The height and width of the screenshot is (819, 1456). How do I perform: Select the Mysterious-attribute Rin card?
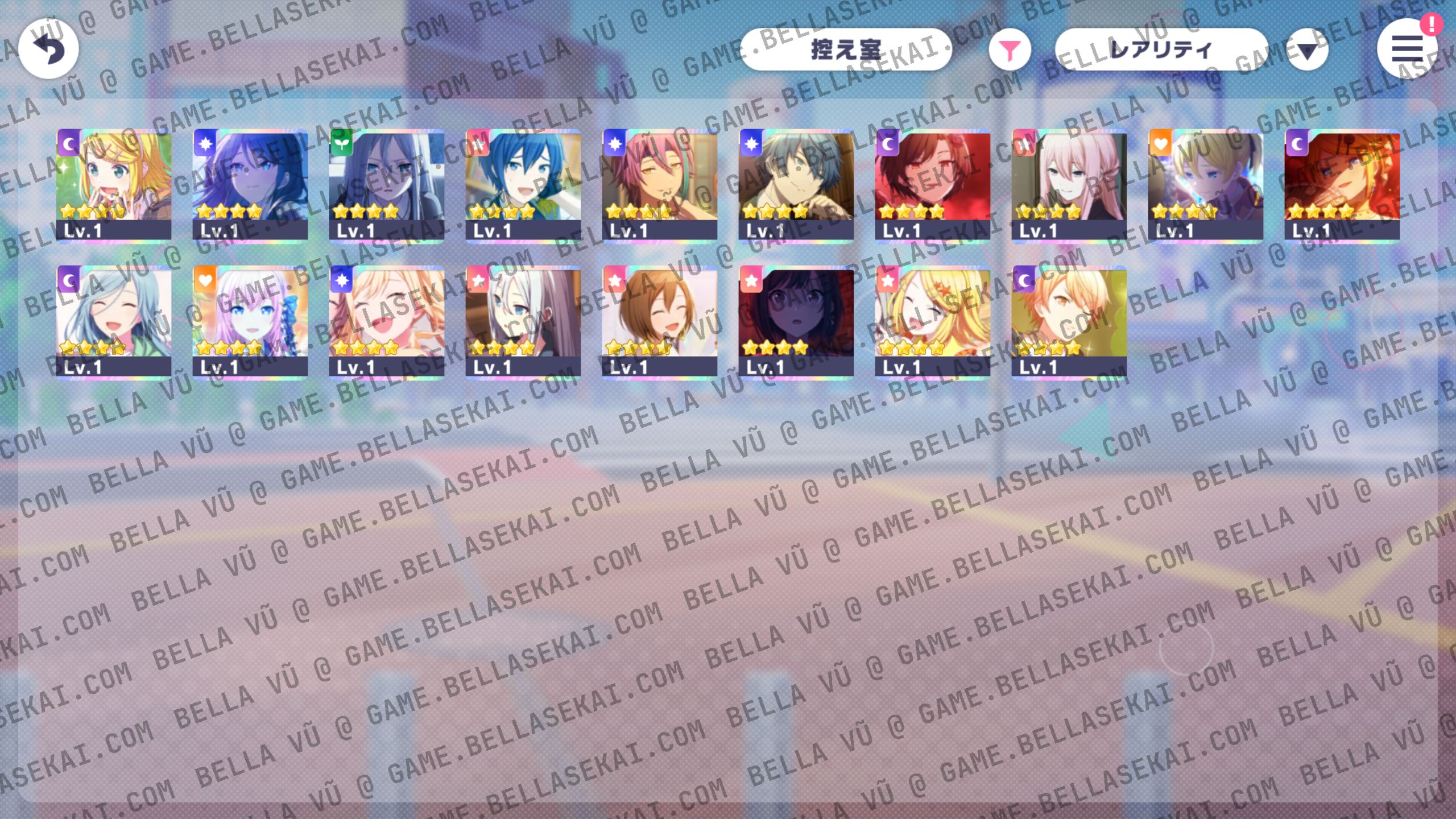click(x=114, y=182)
